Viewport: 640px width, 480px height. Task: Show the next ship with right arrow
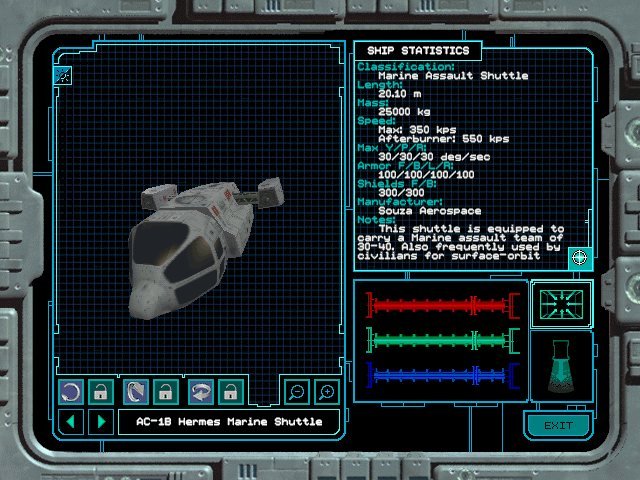99,421
